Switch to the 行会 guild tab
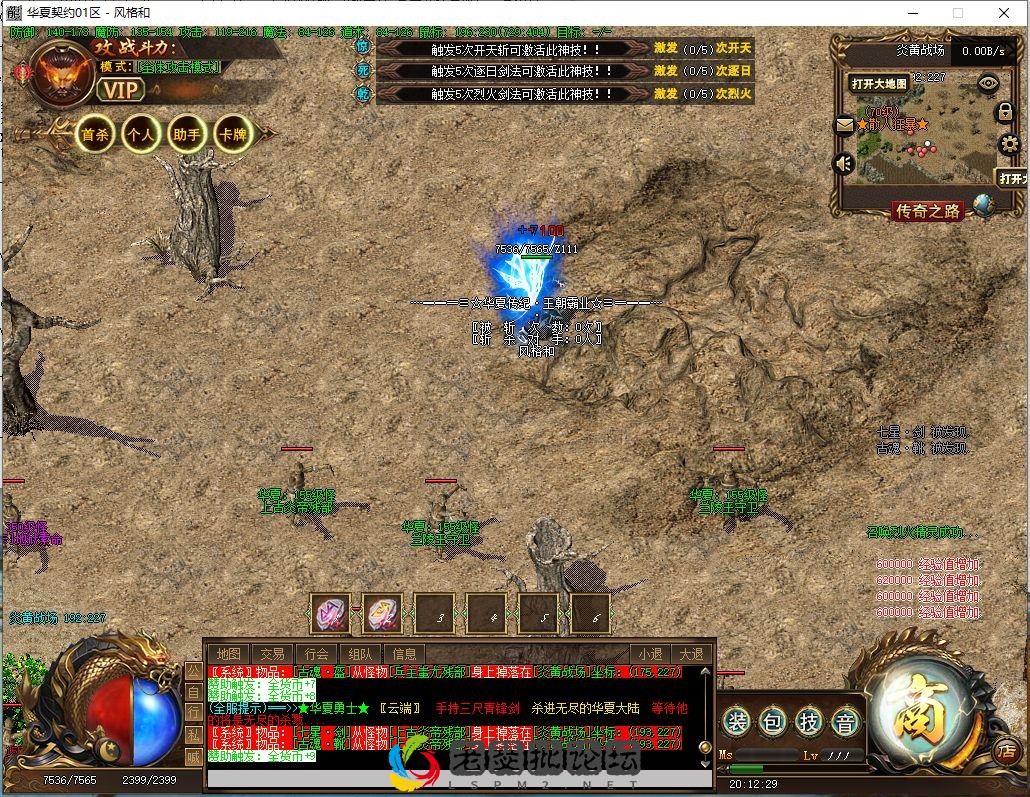This screenshot has width=1030, height=797. 317,654
